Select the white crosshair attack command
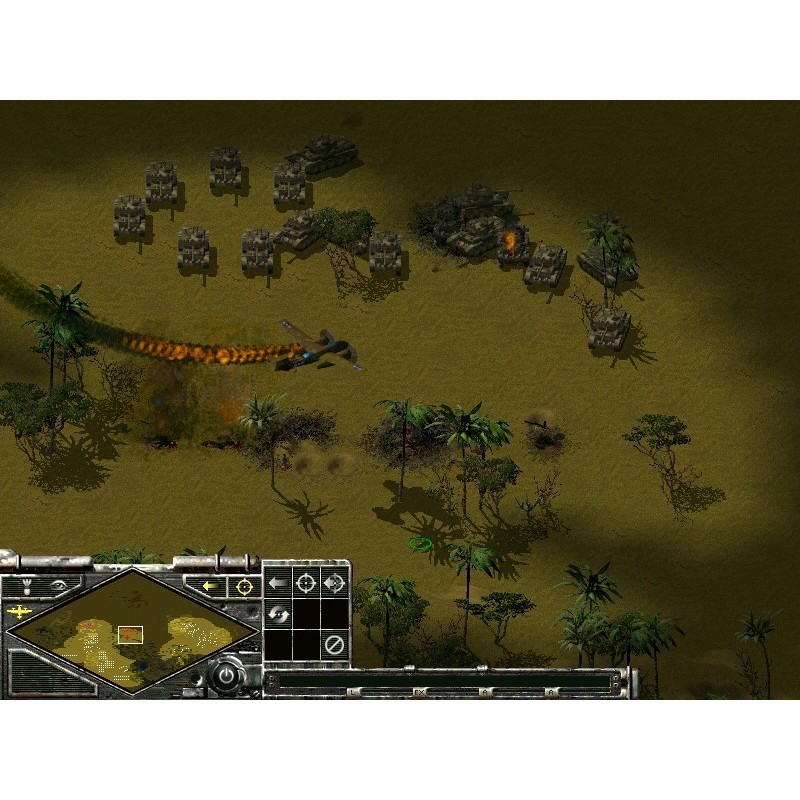Screen dimensions: 800x800 point(306,583)
